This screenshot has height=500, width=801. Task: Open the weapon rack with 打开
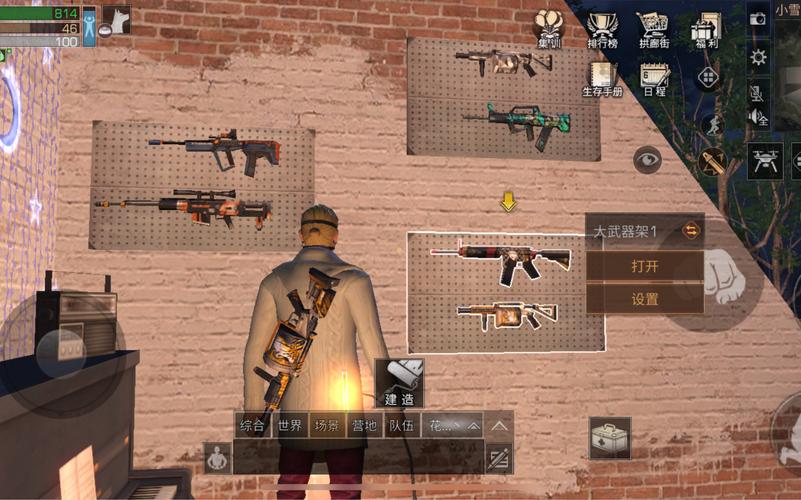coord(644,267)
